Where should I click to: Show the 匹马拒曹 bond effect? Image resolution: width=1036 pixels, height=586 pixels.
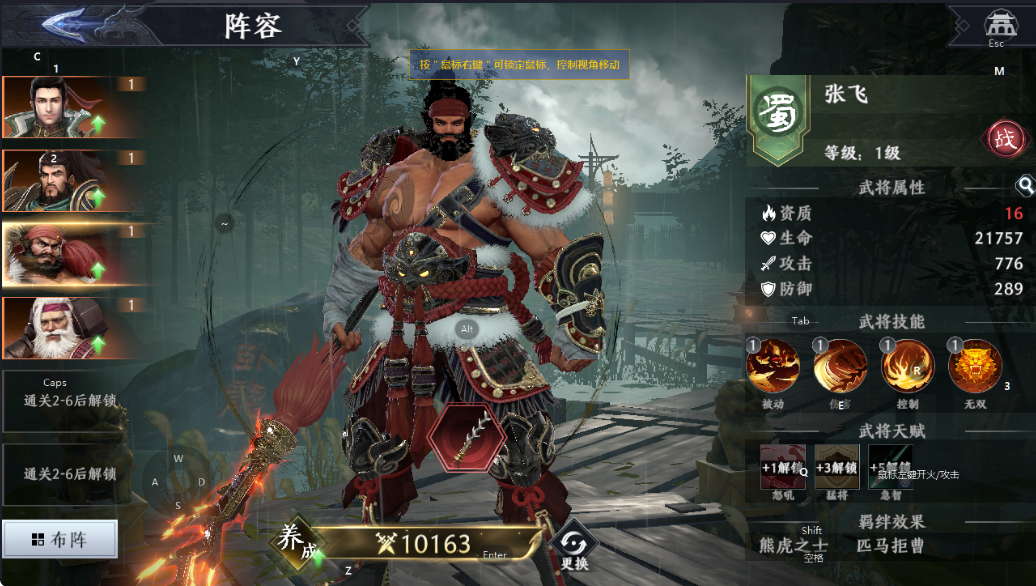coord(891,546)
